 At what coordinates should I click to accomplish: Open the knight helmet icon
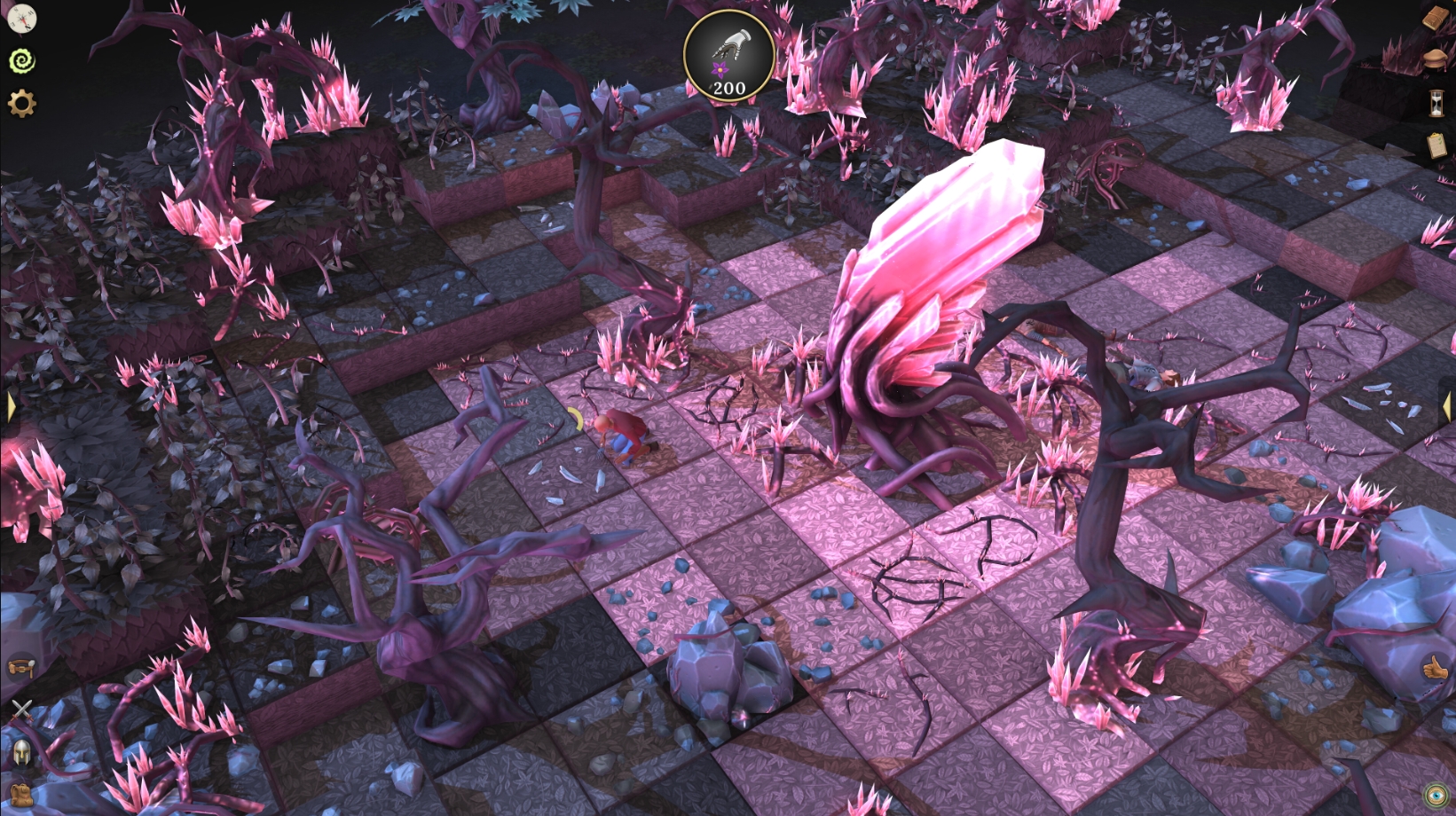point(20,752)
